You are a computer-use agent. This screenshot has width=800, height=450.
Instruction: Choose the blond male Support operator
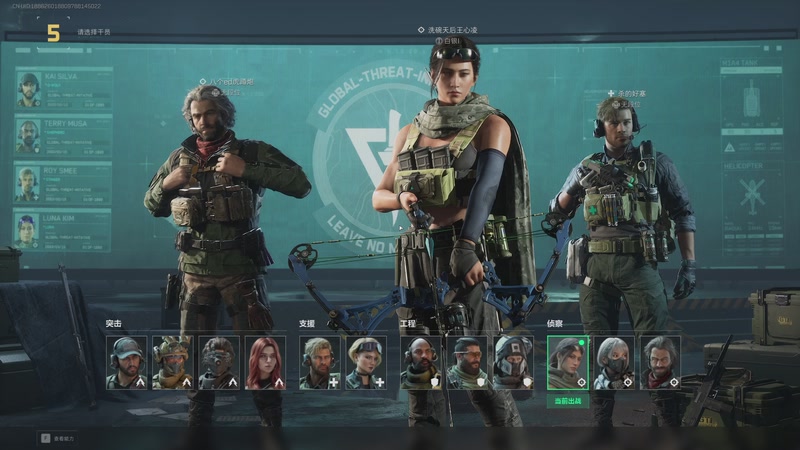point(319,362)
